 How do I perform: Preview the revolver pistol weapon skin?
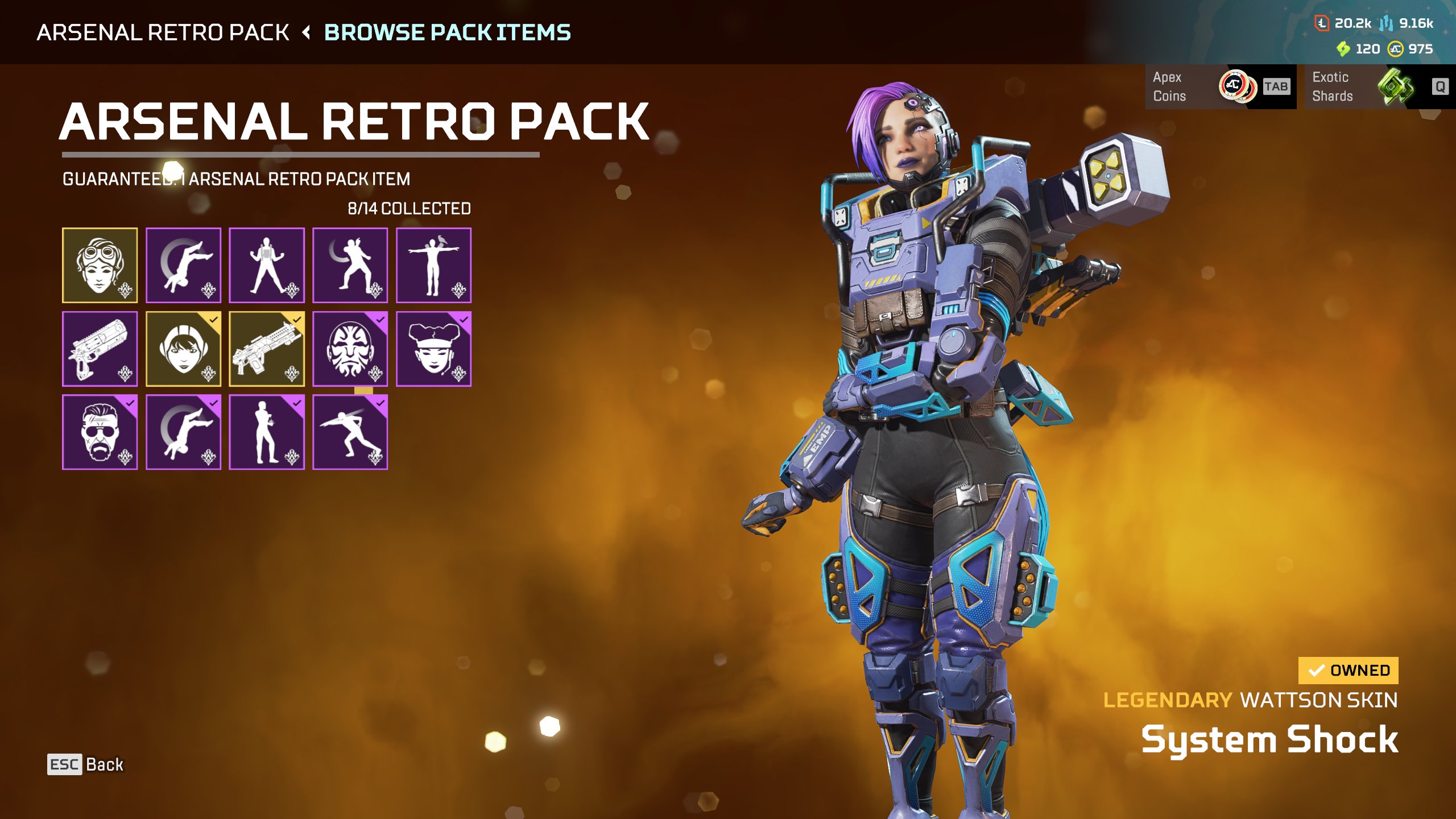[x=100, y=349]
